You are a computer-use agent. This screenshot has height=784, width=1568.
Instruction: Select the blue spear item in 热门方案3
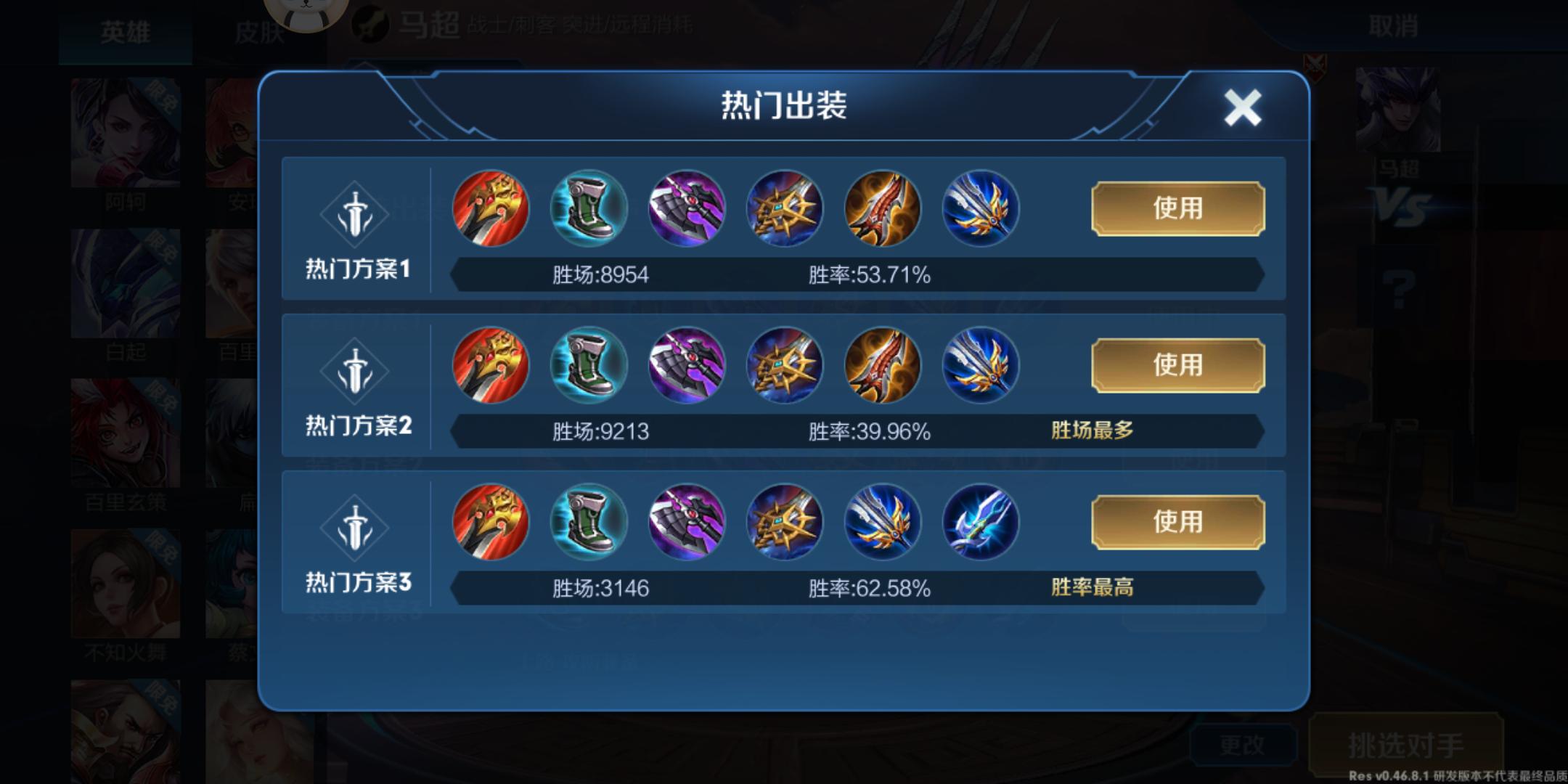(881, 522)
